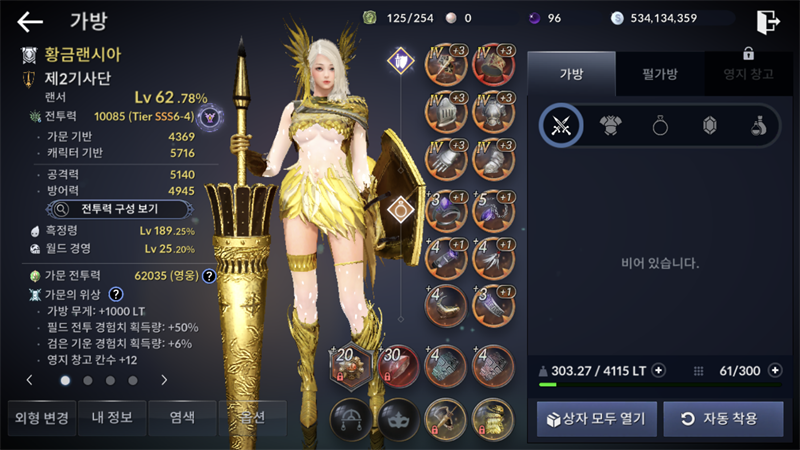
Task: Go to next stats page arrow
Action: pos(164,380)
